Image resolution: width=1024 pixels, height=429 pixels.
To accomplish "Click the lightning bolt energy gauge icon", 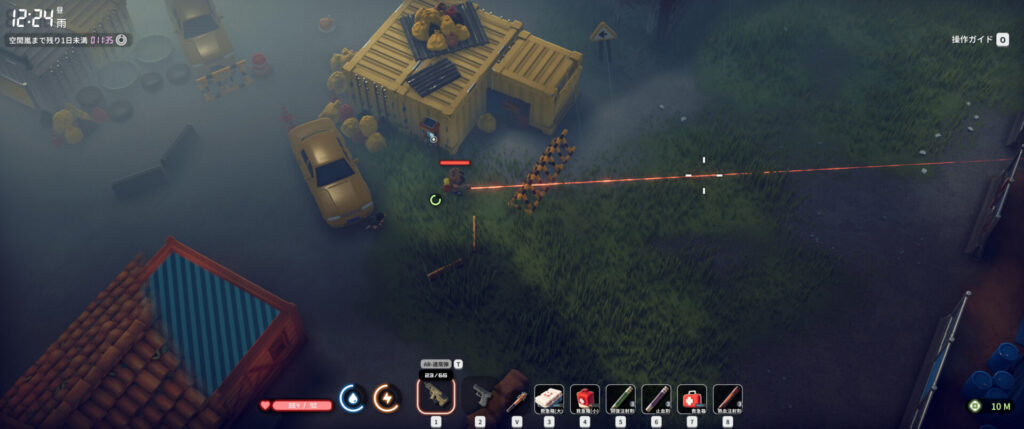I will (385, 398).
